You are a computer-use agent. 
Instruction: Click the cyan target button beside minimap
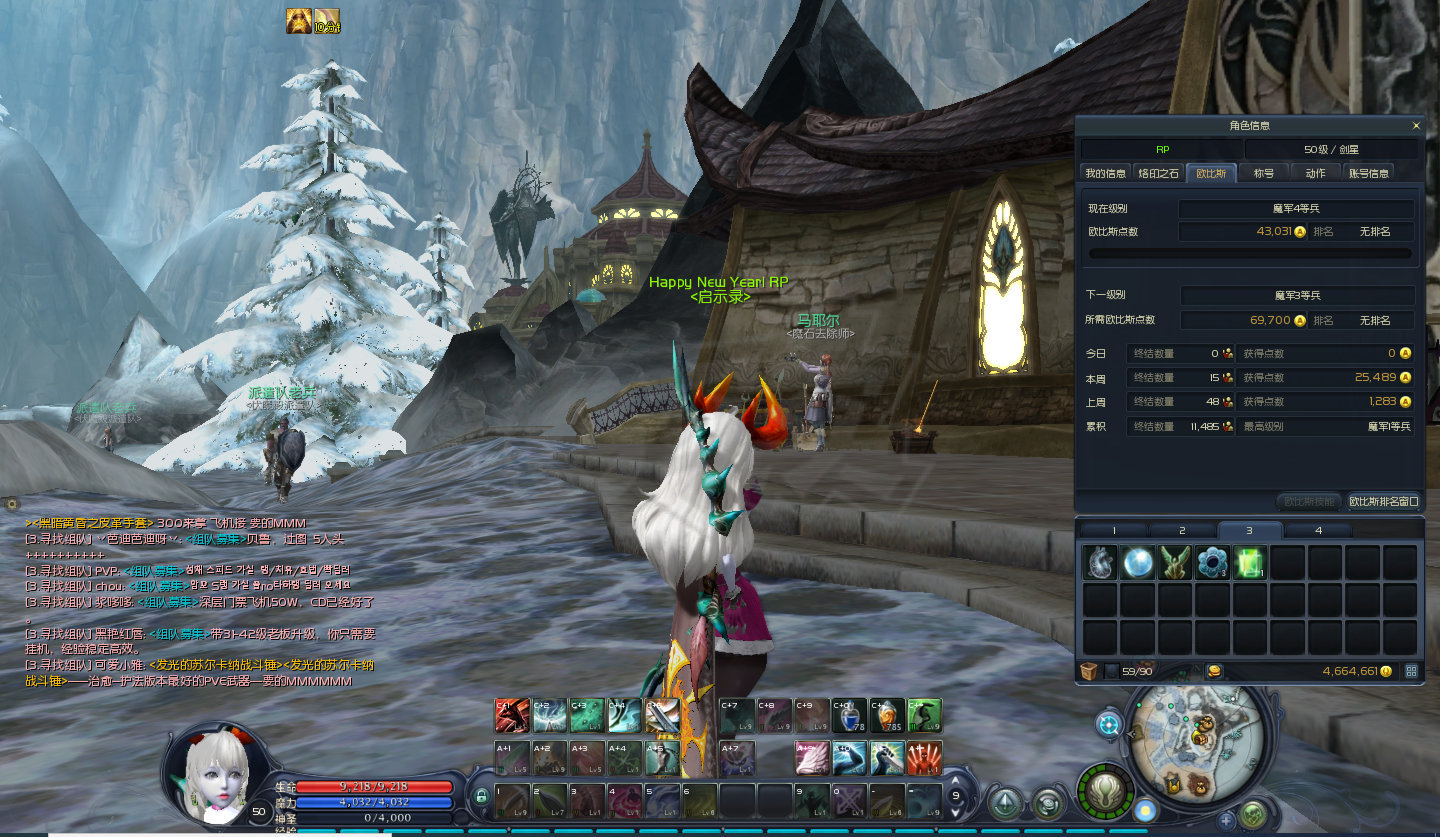coord(1109,724)
